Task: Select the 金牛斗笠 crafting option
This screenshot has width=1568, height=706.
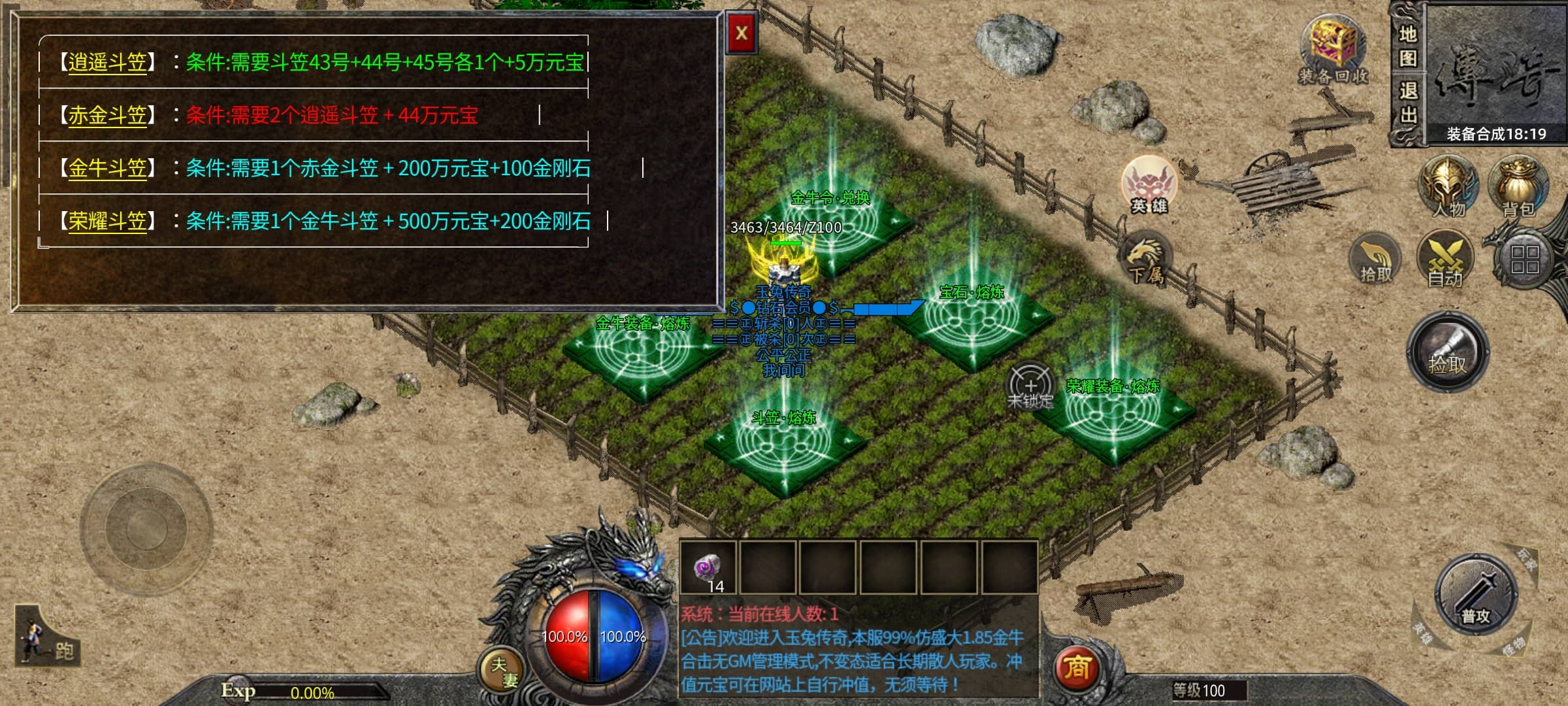Action: 107,169
